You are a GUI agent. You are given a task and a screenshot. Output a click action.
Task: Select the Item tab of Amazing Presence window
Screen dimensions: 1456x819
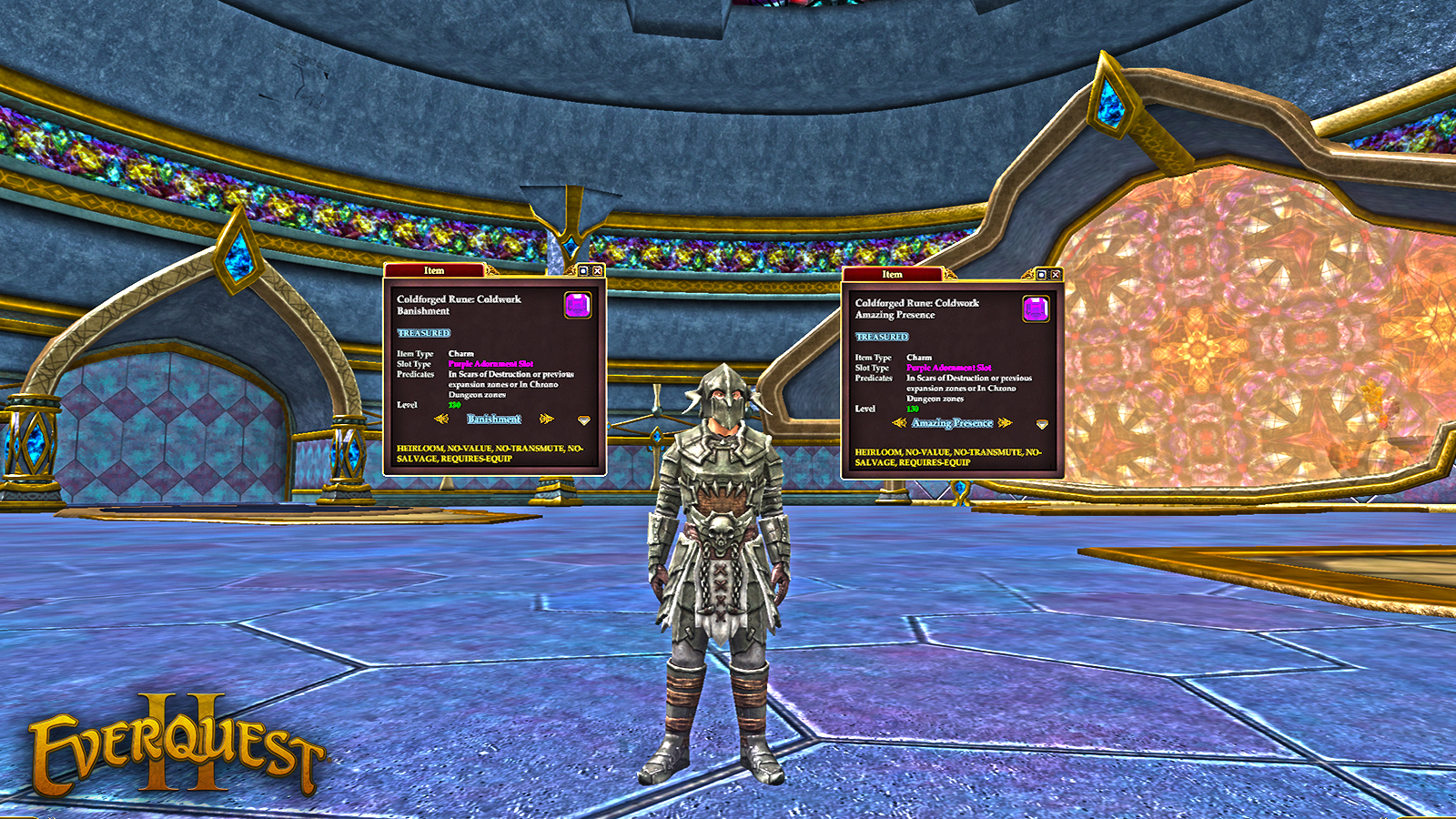pos(892,274)
